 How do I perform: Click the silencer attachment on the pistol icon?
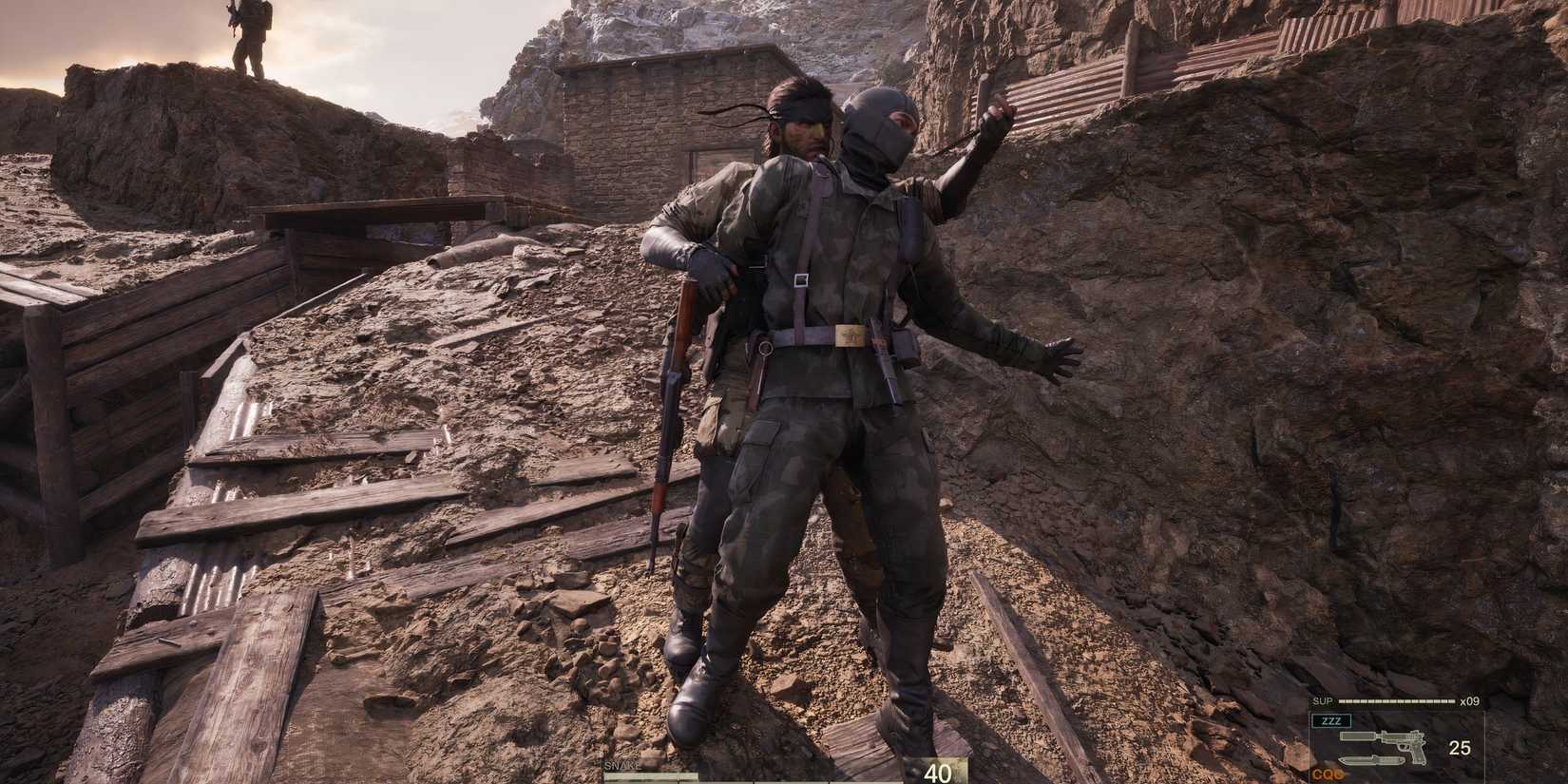pos(1357,736)
